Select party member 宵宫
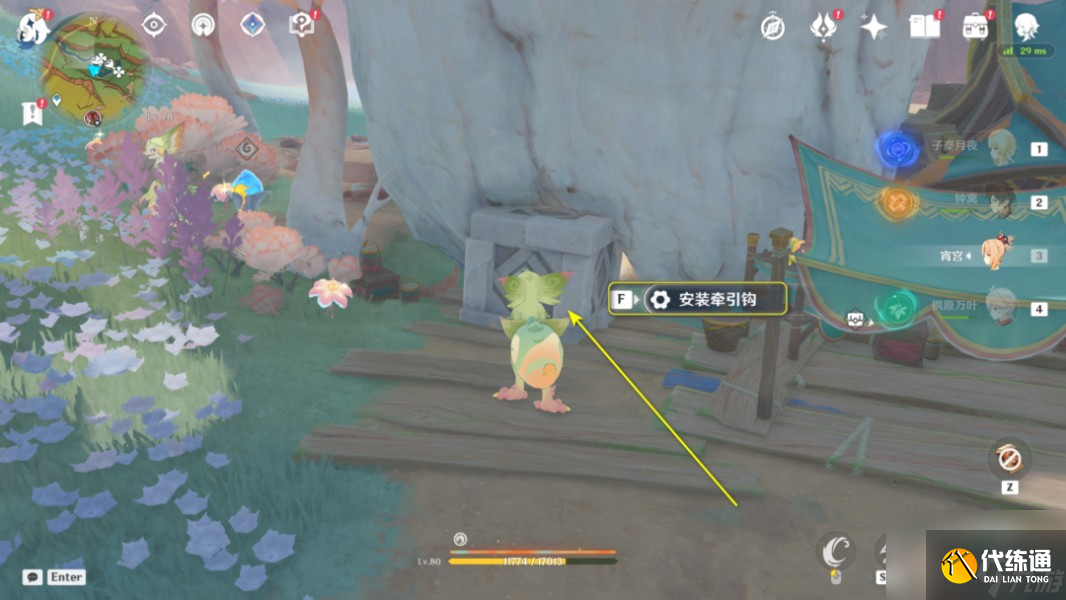1066x600 pixels. [x=998, y=255]
